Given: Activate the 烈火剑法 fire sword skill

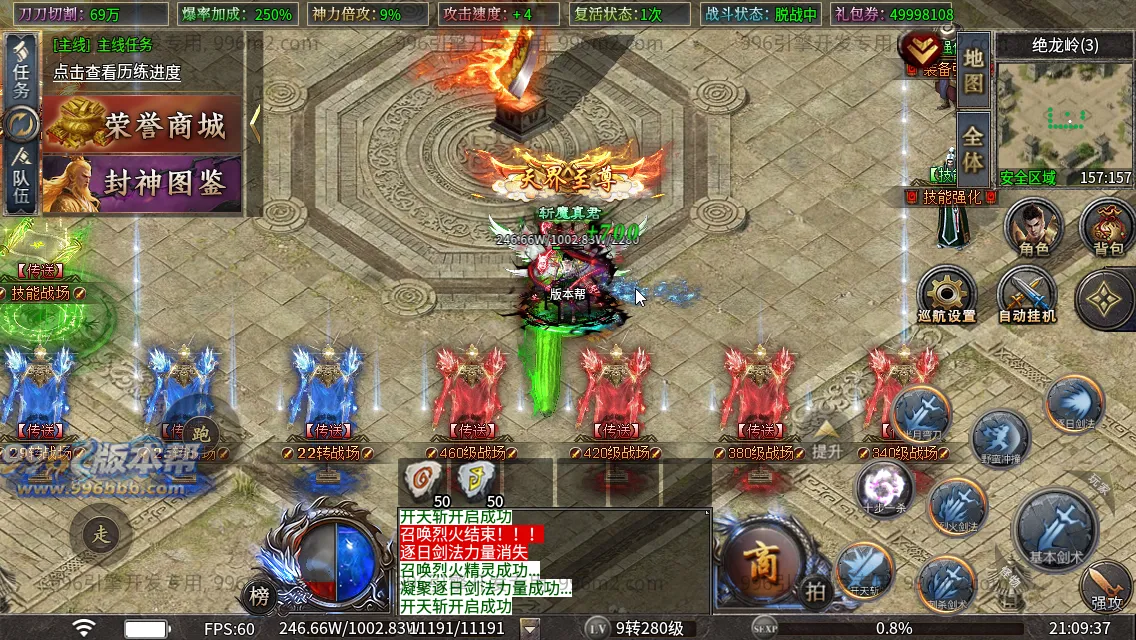Looking at the screenshot, I should [x=957, y=507].
